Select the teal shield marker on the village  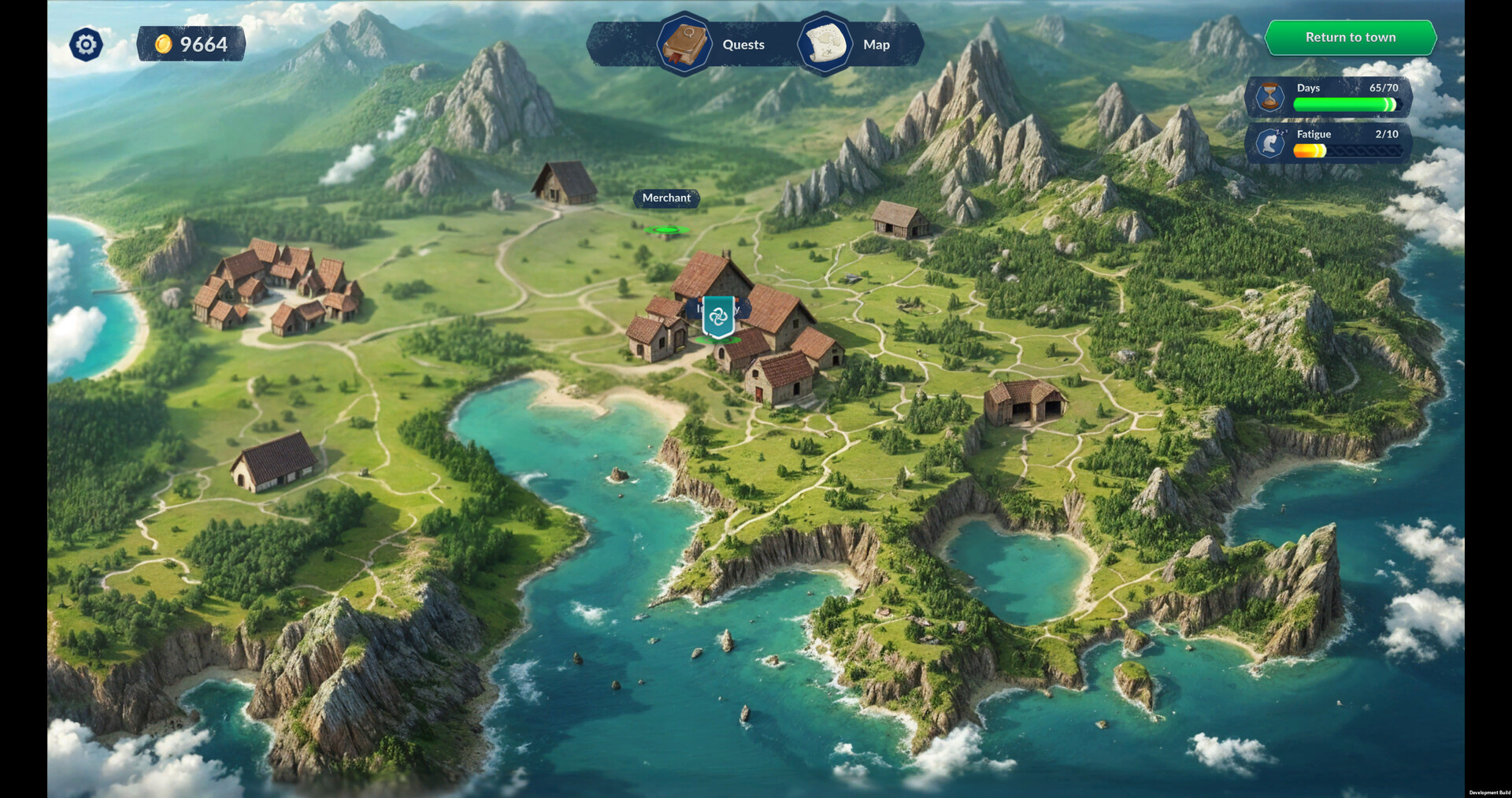point(718,317)
